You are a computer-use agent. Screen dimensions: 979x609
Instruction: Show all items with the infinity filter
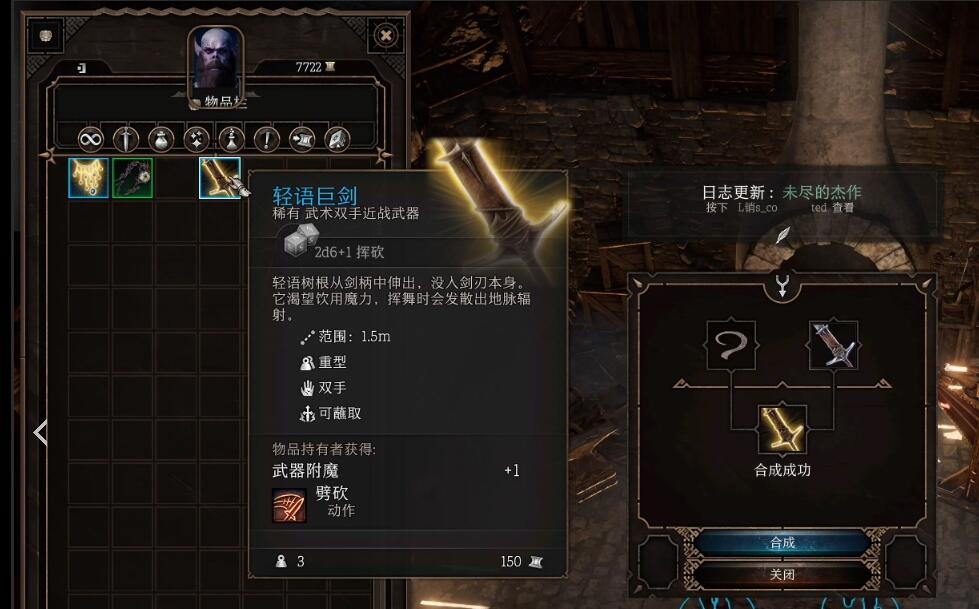[91, 138]
